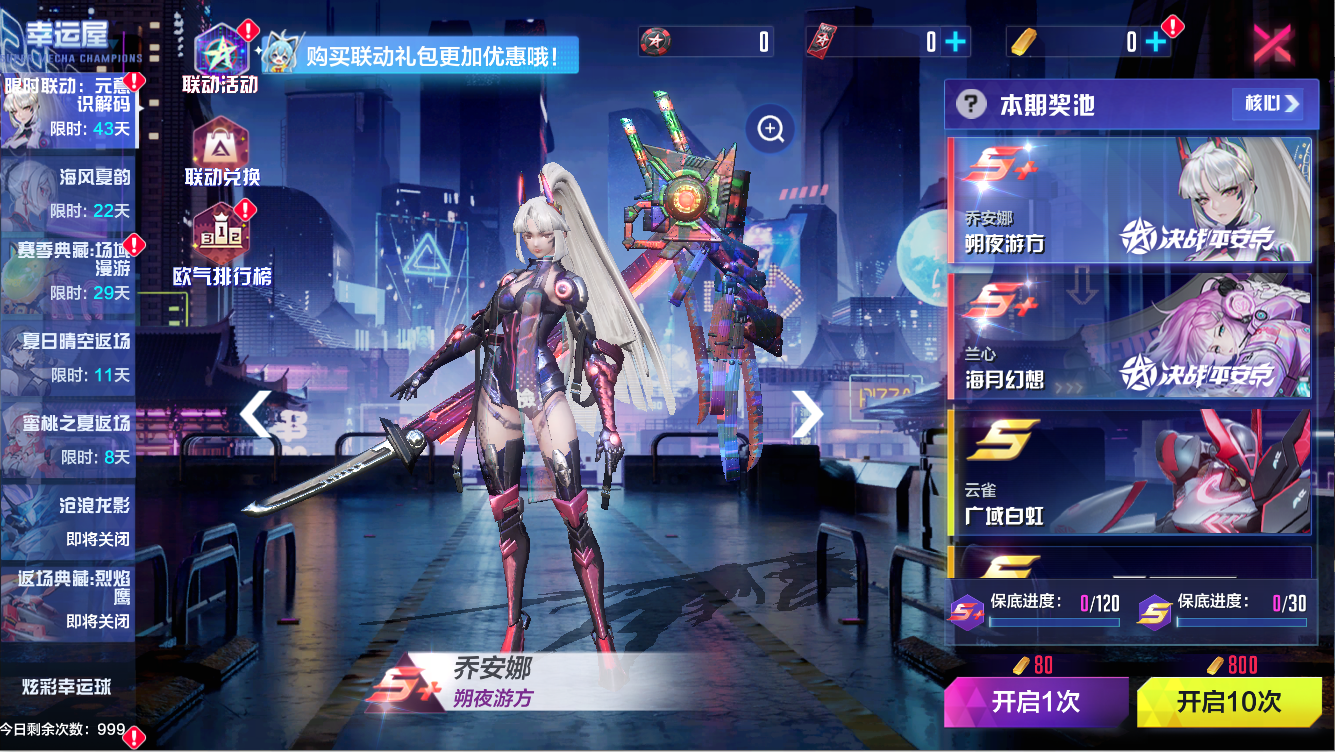1335x752 pixels.
Task: Open the 本期奖池 help question mark icon
Action: (970, 104)
